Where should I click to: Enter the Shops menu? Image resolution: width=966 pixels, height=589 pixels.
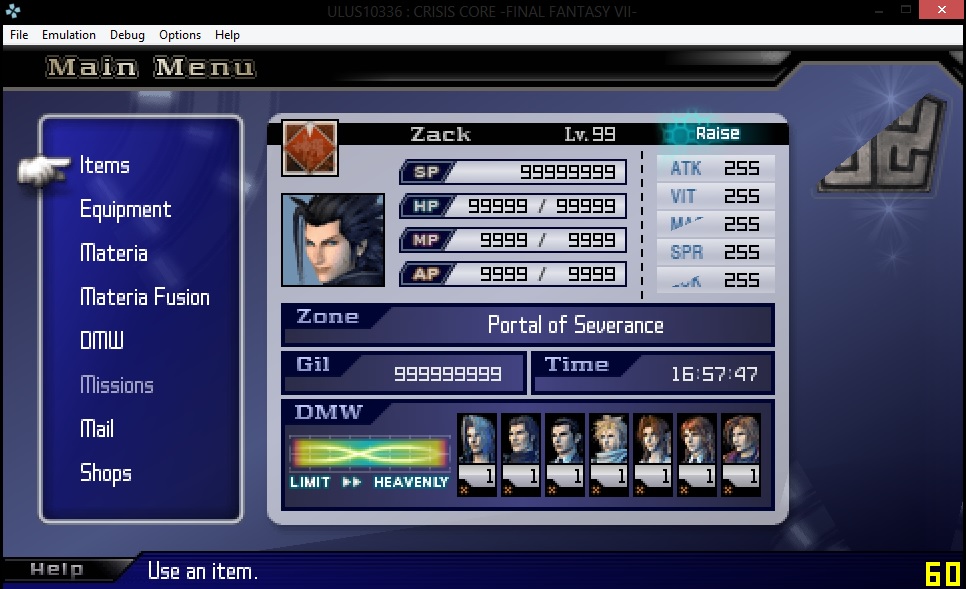pos(106,473)
